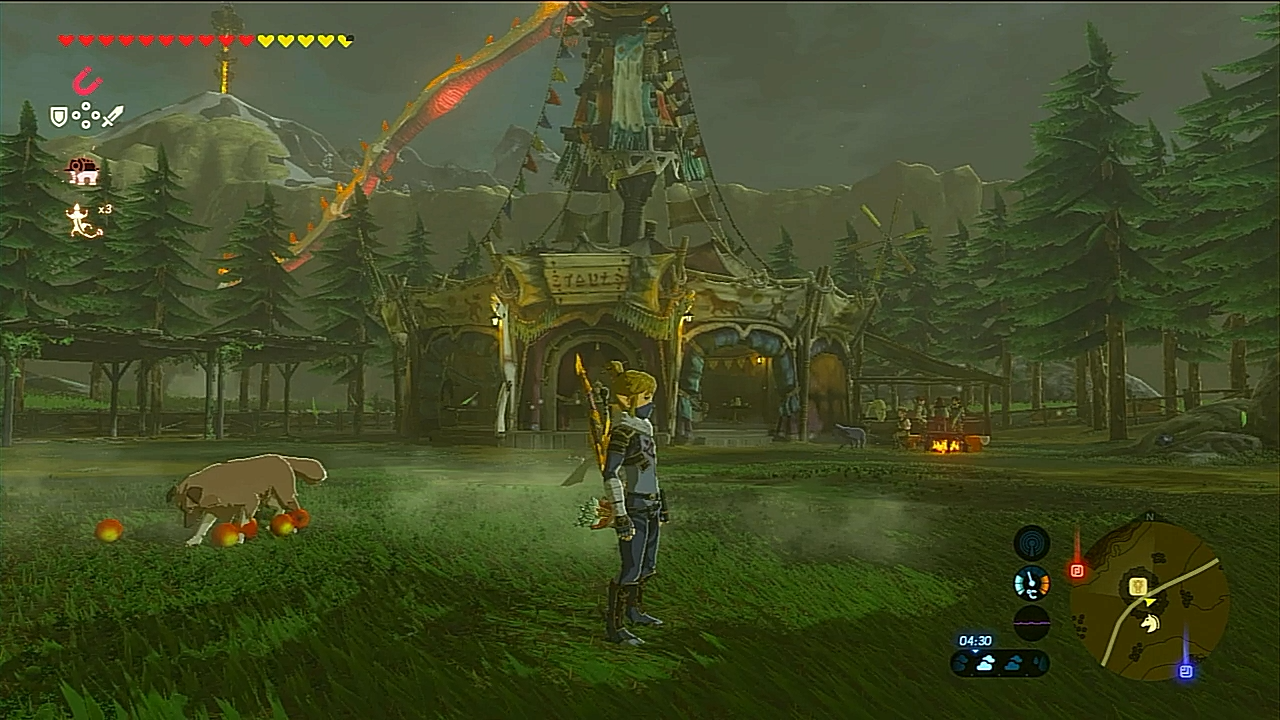Viewport: 1280px width, 720px height.
Task: Click the weather forecast strip
Action: [1000, 662]
